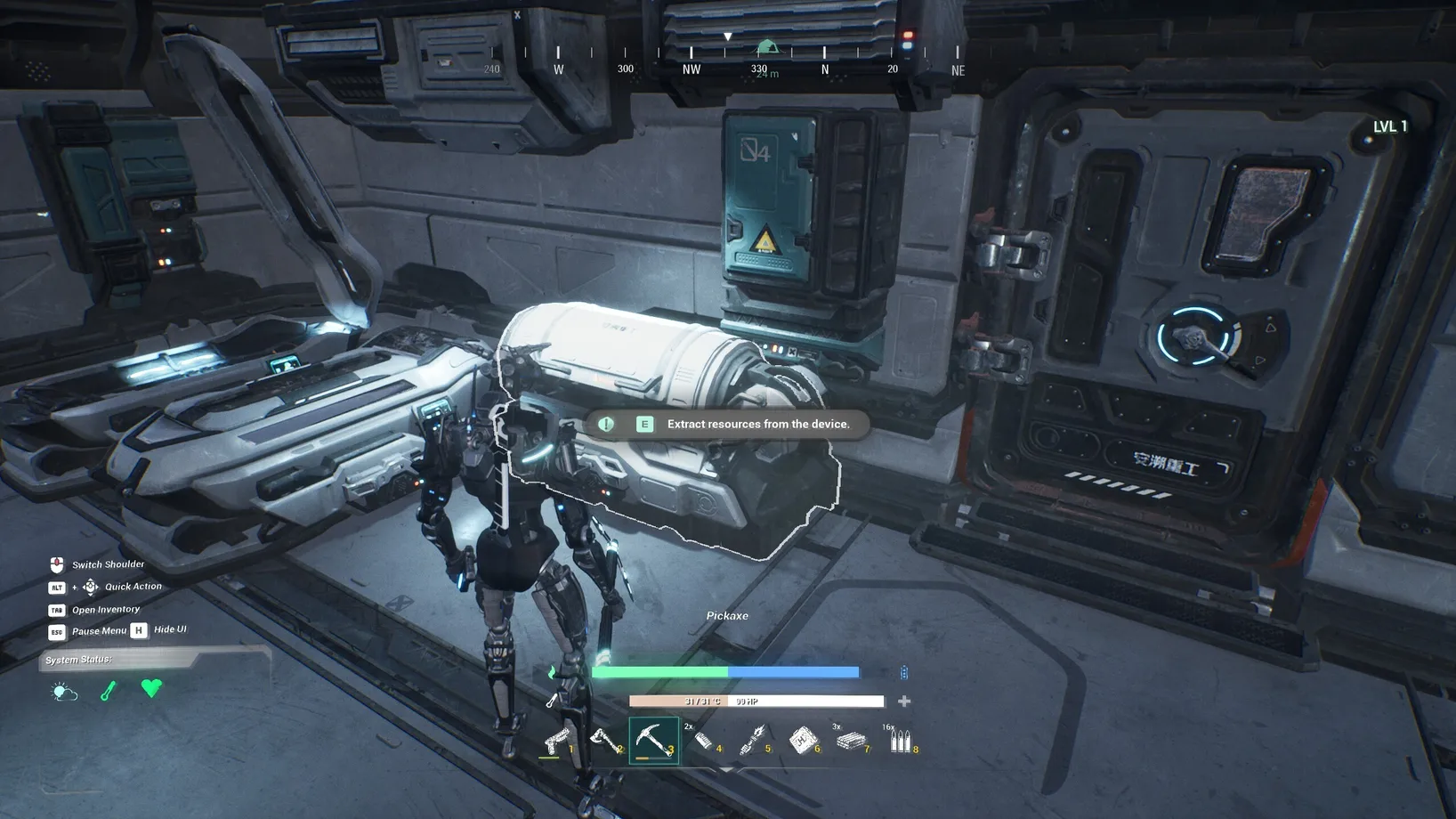This screenshot has height=819, width=1456.
Task: Pick the stacked planks in slot 7
Action: click(x=852, y=741)
